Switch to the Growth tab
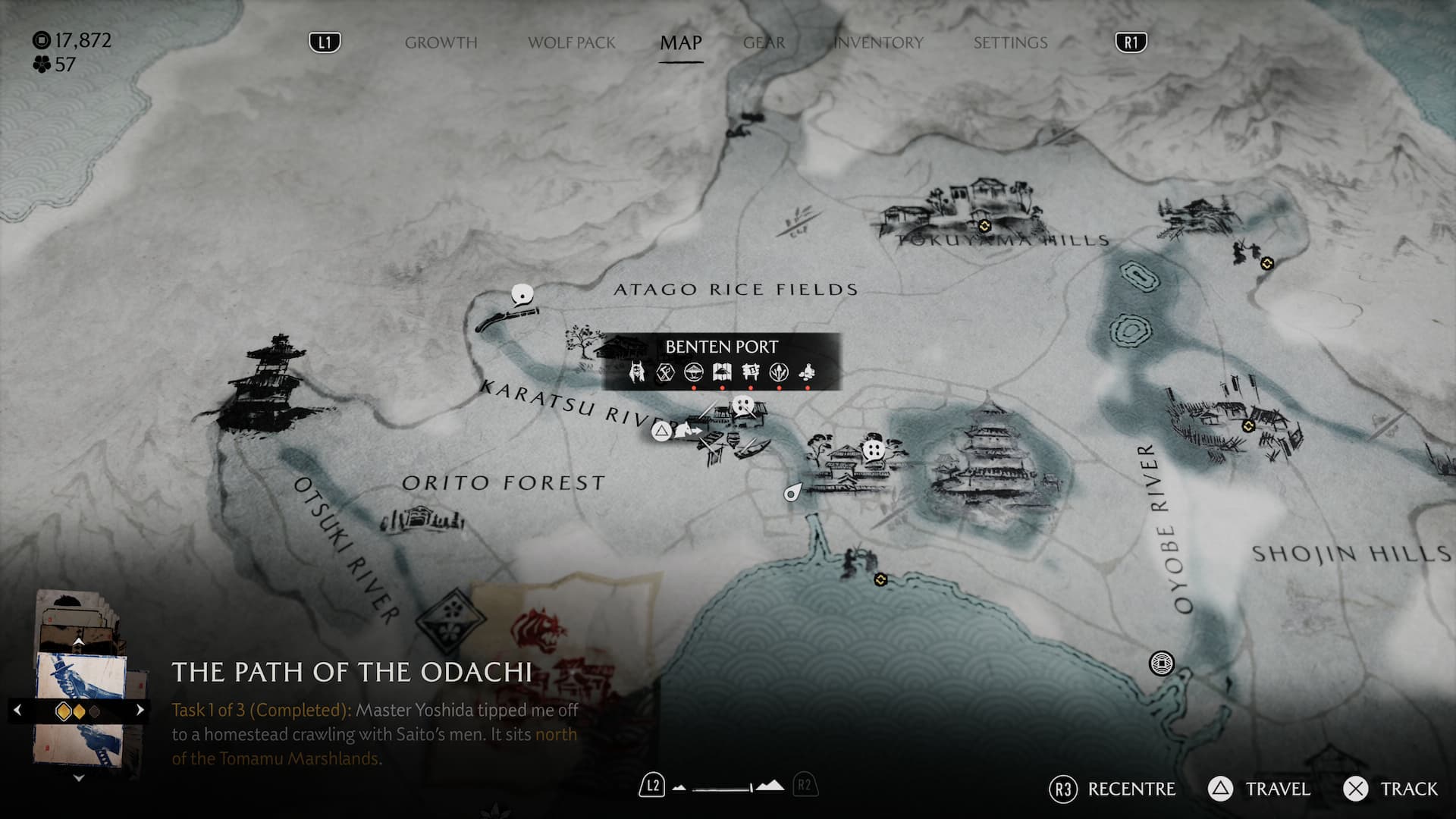Image resolution: width=1456 pixels, height=819 pixels. [x=441, y=42]
